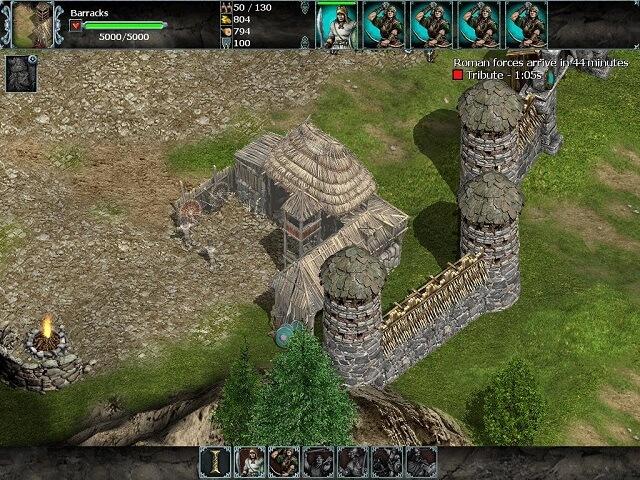The width and height of the screenshot is (640, 480).
Task: Train the white-robed unit from the command bar
Action: [x=250, y=461]
